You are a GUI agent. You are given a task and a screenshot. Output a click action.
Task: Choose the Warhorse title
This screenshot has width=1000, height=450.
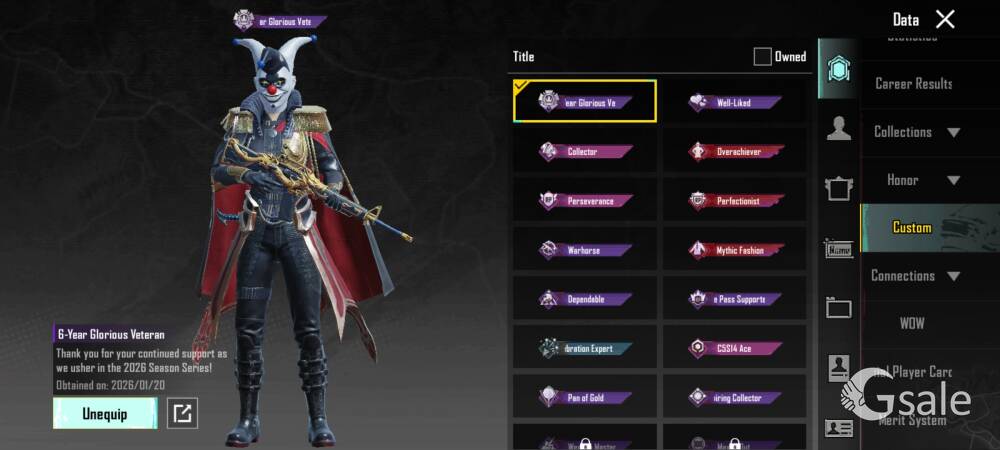[585, 250]
